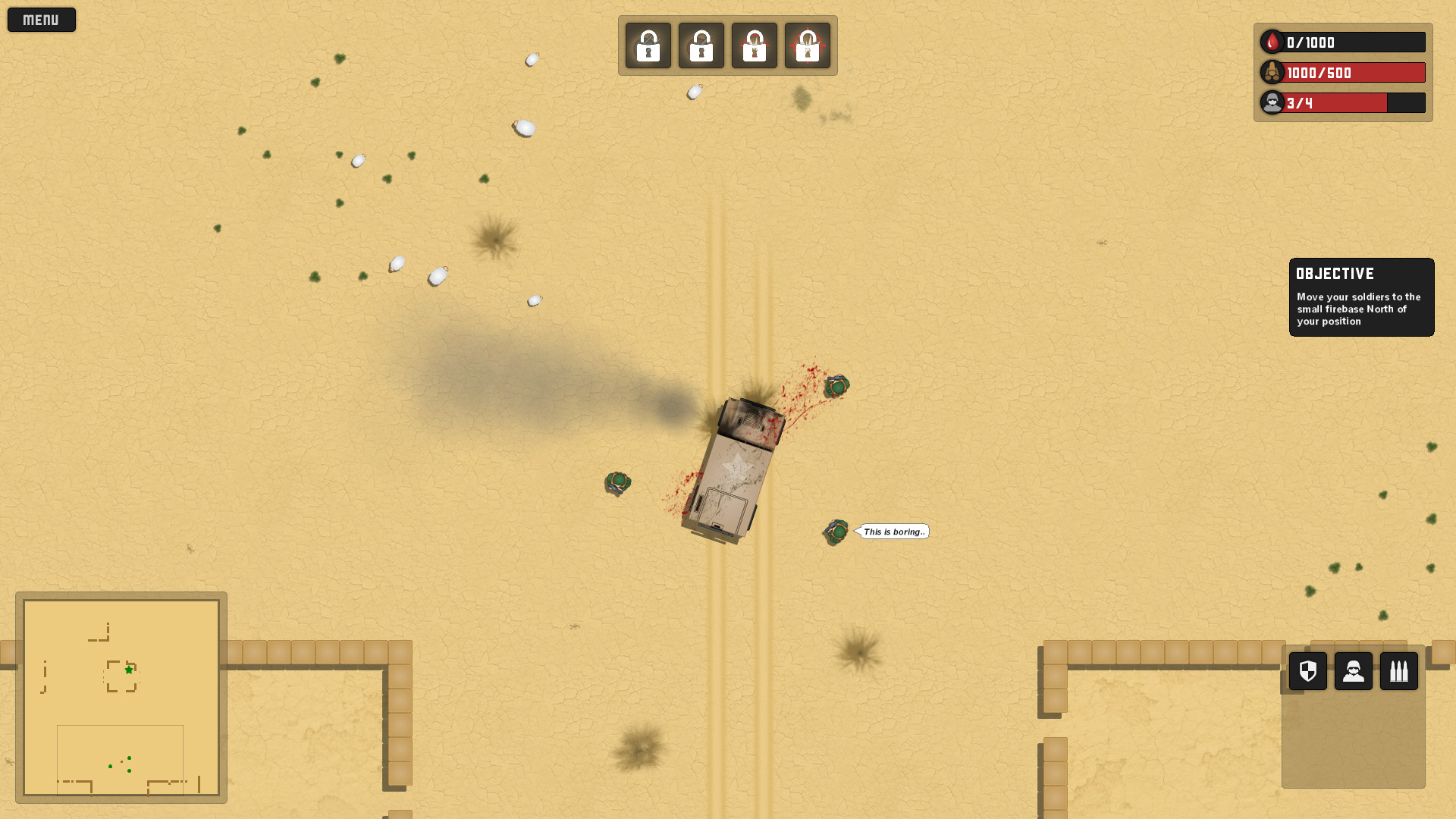Screen dimensions: 1456x819
Task: Click the fourth crosshair-lock ability icon
Action: [x=808, y=45]
